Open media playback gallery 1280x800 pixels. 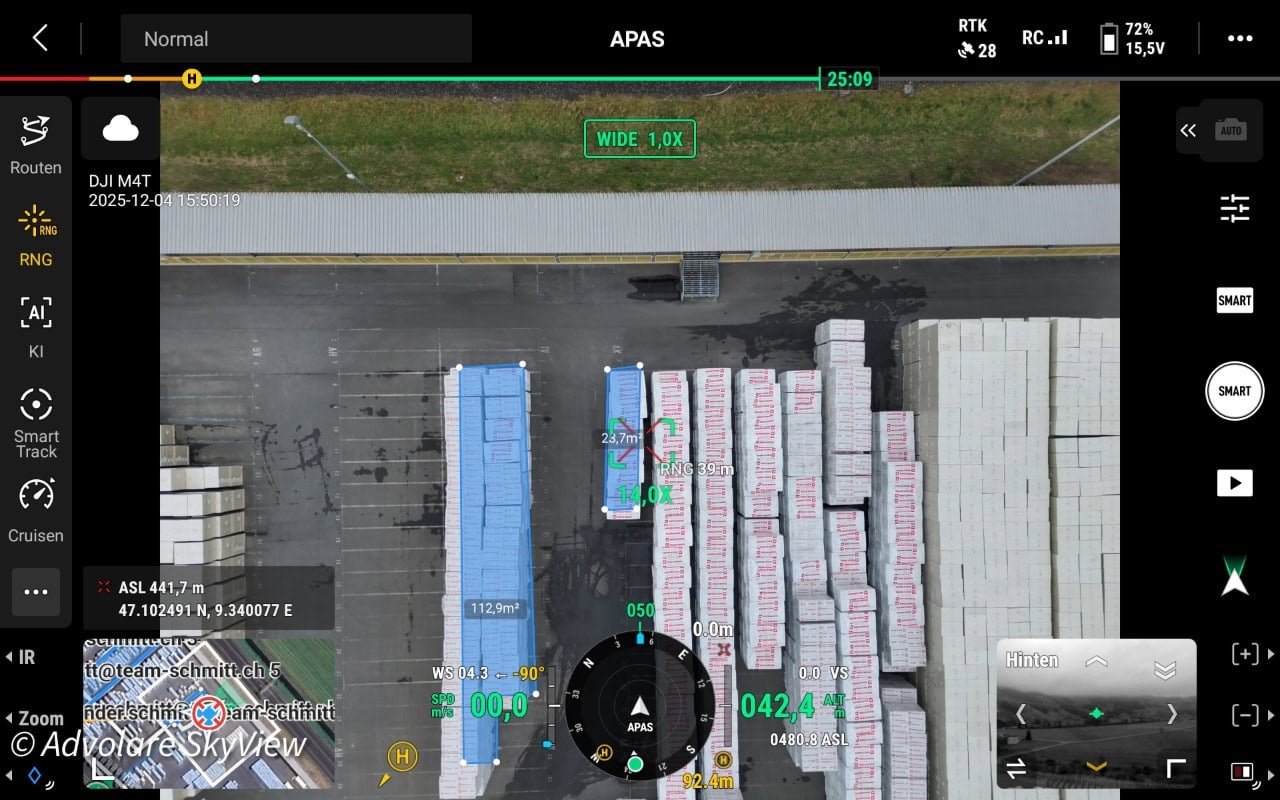click(x=1234, y=482)
